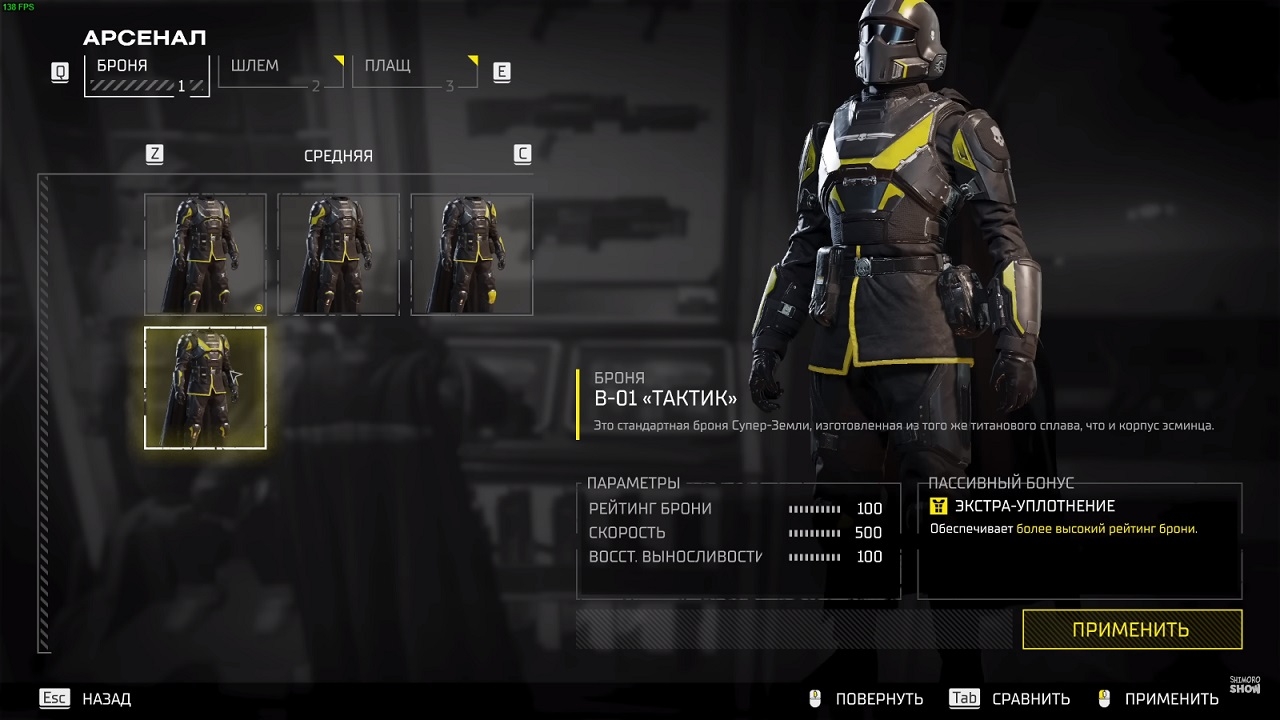The height and width of the screenshot is (720, 1280).
Task: Click the СРАВНИТЬ compare option
Action: click(x=1030, y=699)
